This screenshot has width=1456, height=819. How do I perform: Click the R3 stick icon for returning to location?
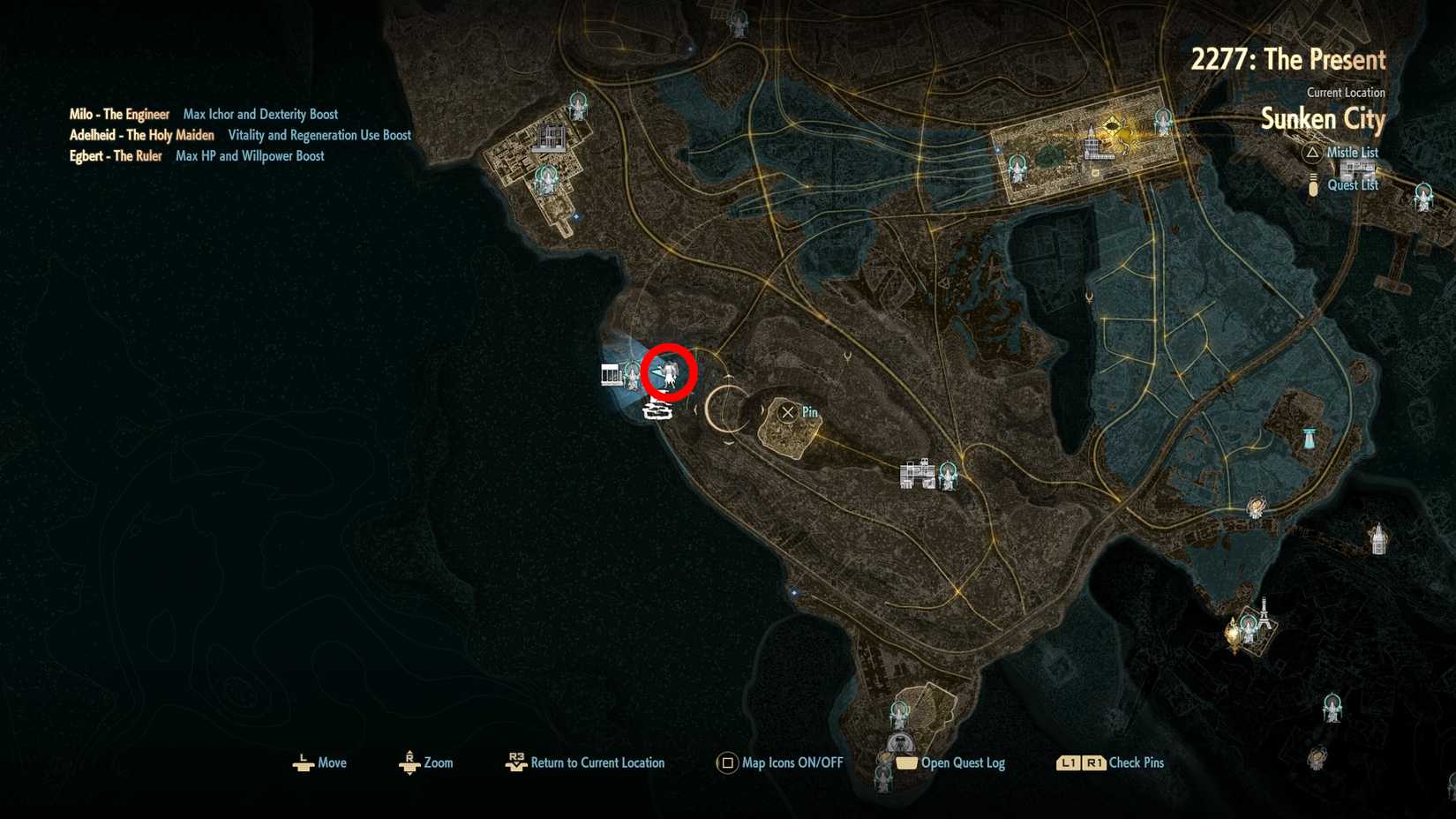tap(516, 763)
